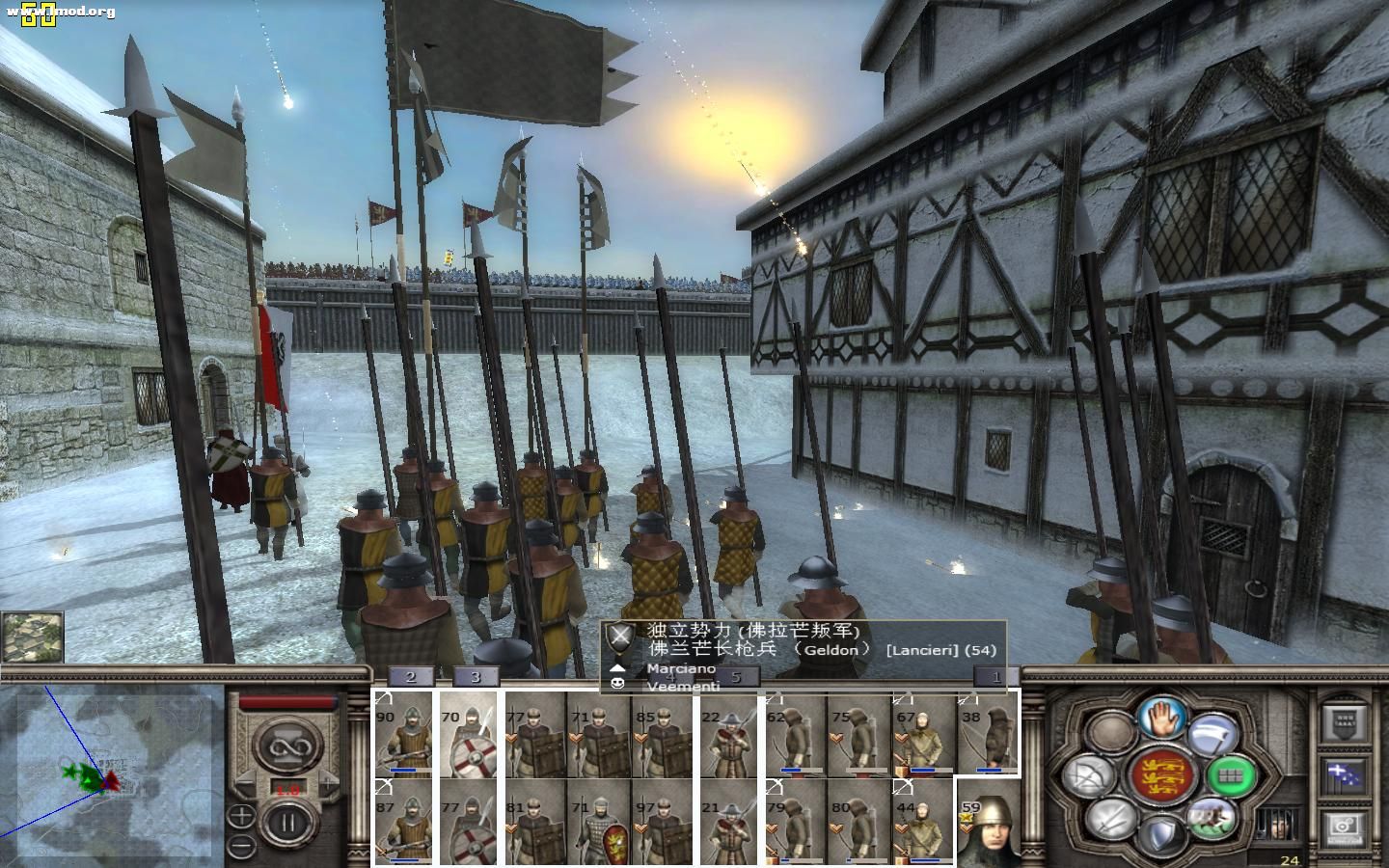Viewport: 1389px width, 868px height.
Task: Toggle the infinity speed button
Action: (285, 745)
